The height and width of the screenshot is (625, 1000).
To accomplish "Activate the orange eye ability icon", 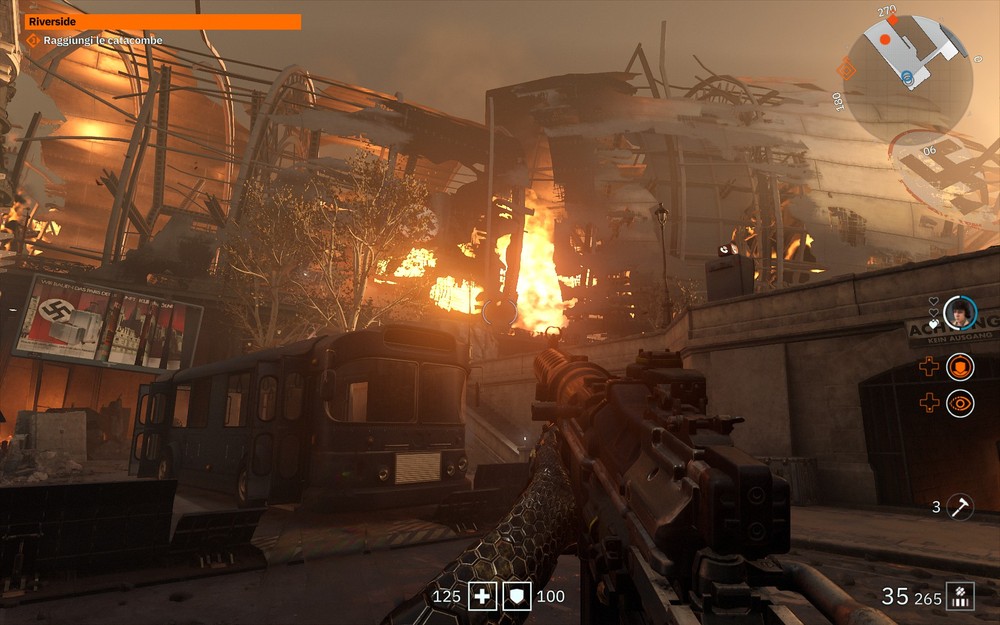I will pyautogui.click(x=960, y=403).
